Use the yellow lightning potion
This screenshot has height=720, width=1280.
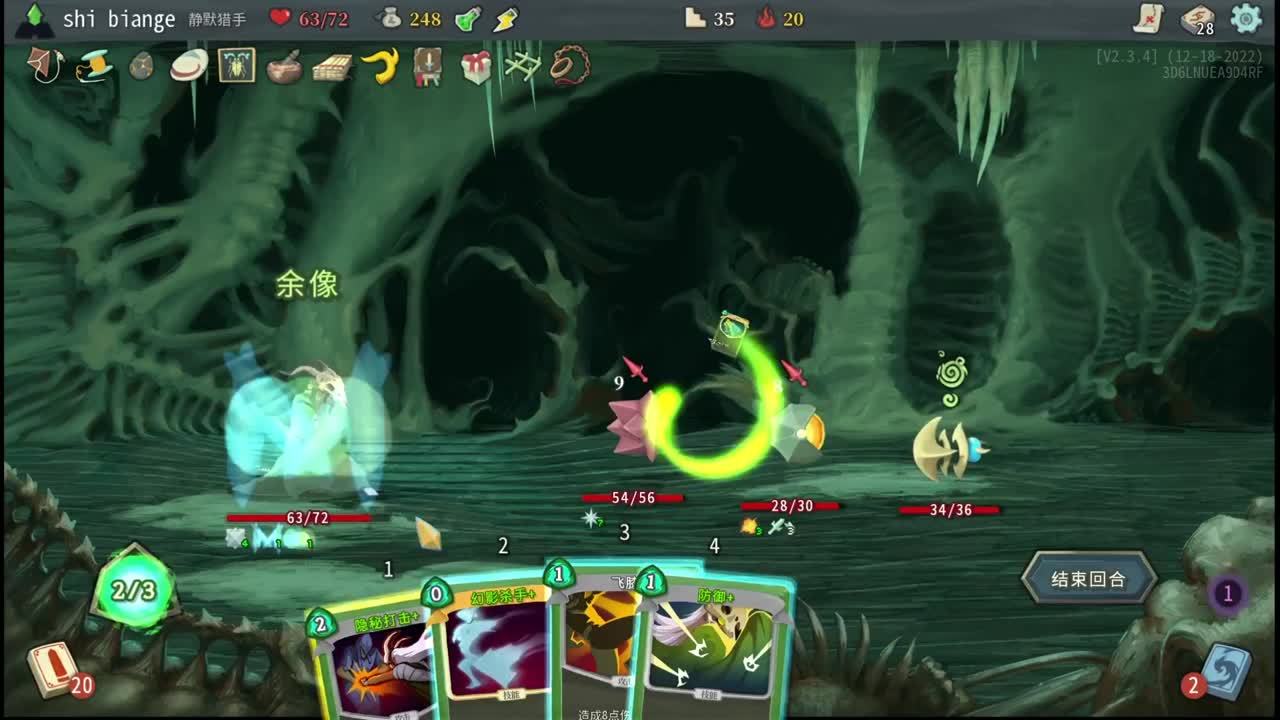tap(507, 19)
